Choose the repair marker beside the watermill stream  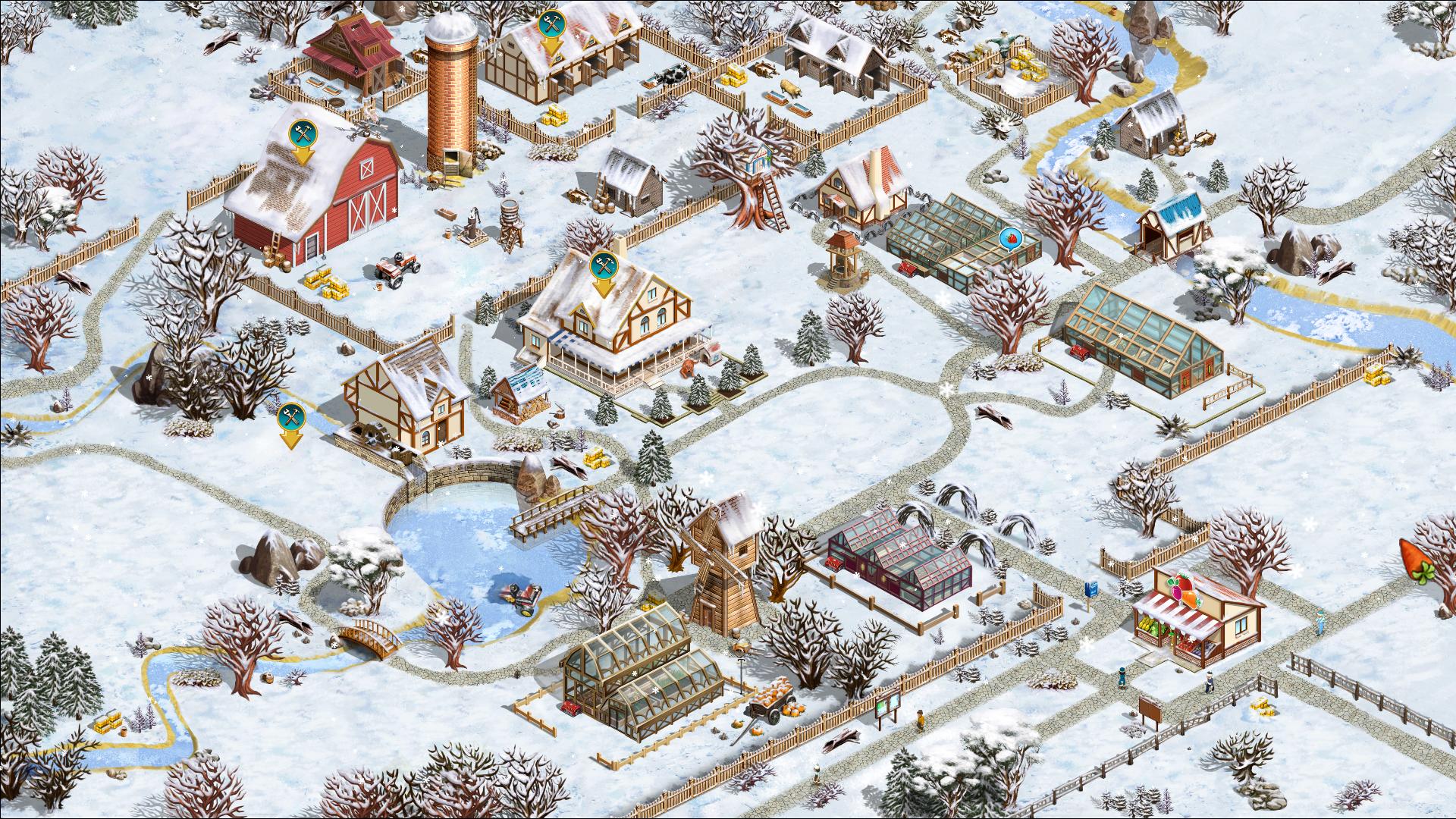290,418
